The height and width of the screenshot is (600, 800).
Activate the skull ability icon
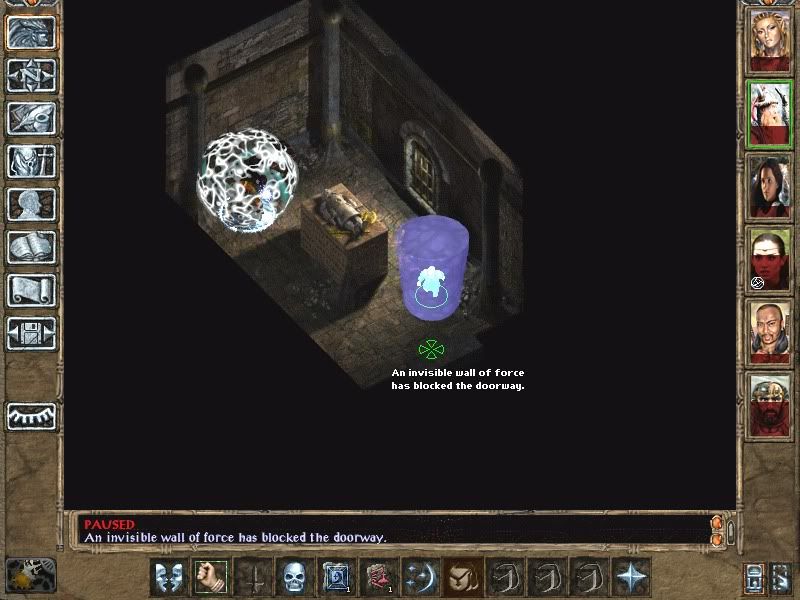tap(294, 577)
